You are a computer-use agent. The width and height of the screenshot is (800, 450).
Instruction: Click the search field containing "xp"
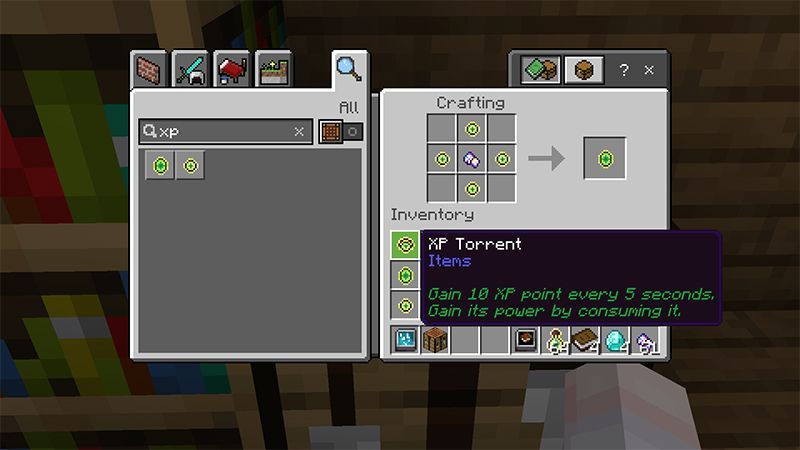click(x=222, y=131)
